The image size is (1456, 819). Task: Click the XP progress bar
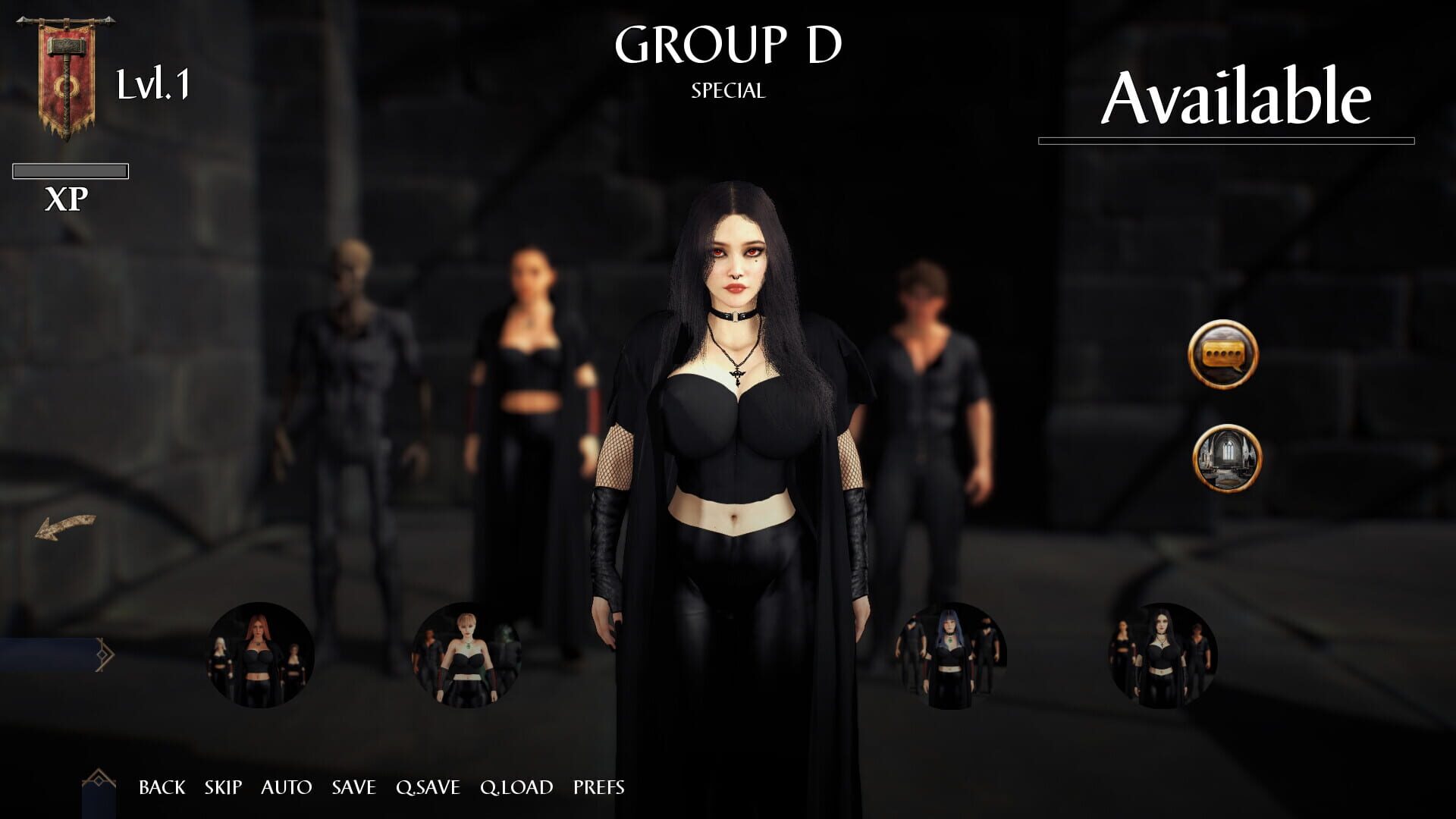coord(71,171)
